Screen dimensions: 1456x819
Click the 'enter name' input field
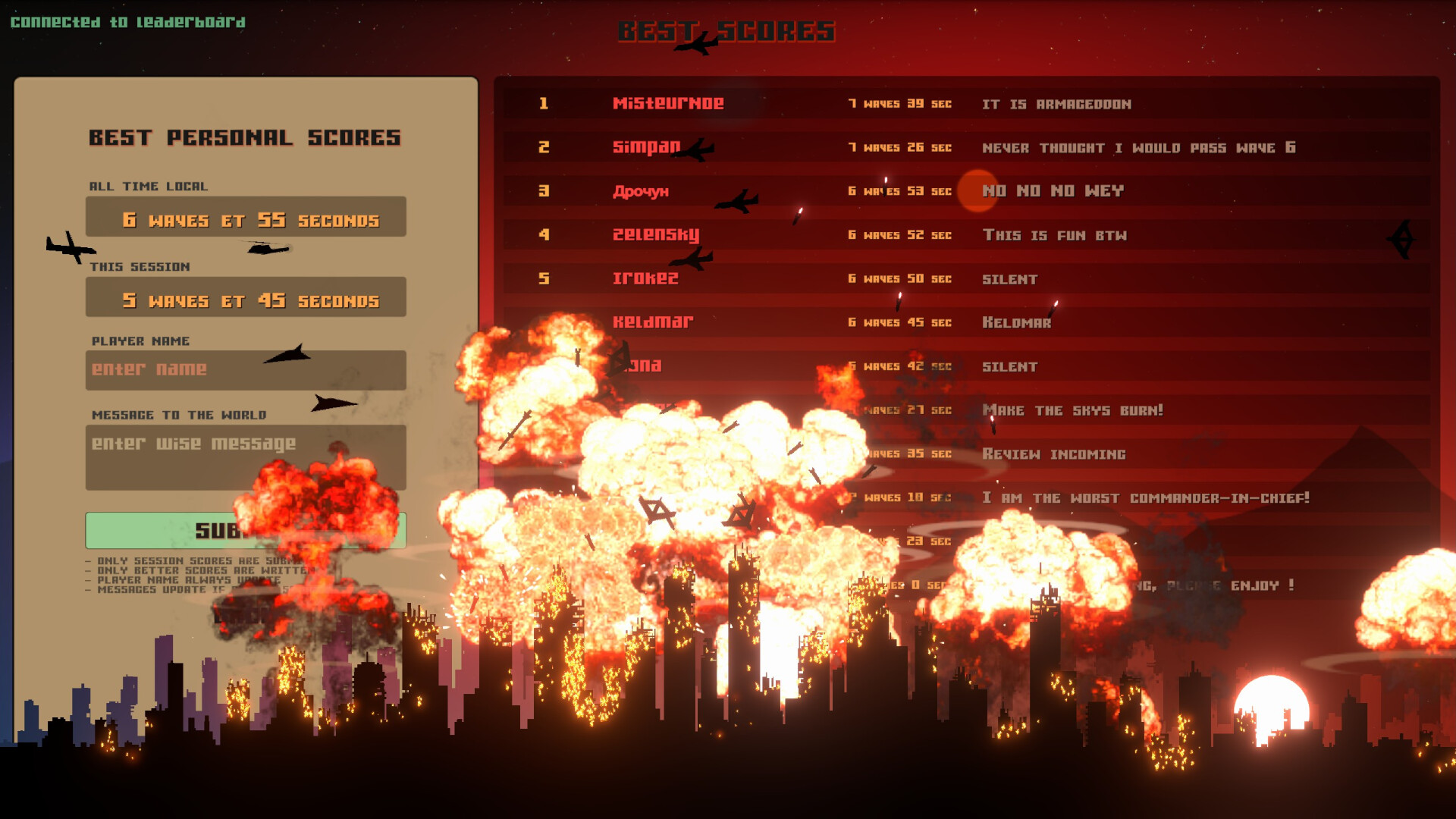[245, 370]
